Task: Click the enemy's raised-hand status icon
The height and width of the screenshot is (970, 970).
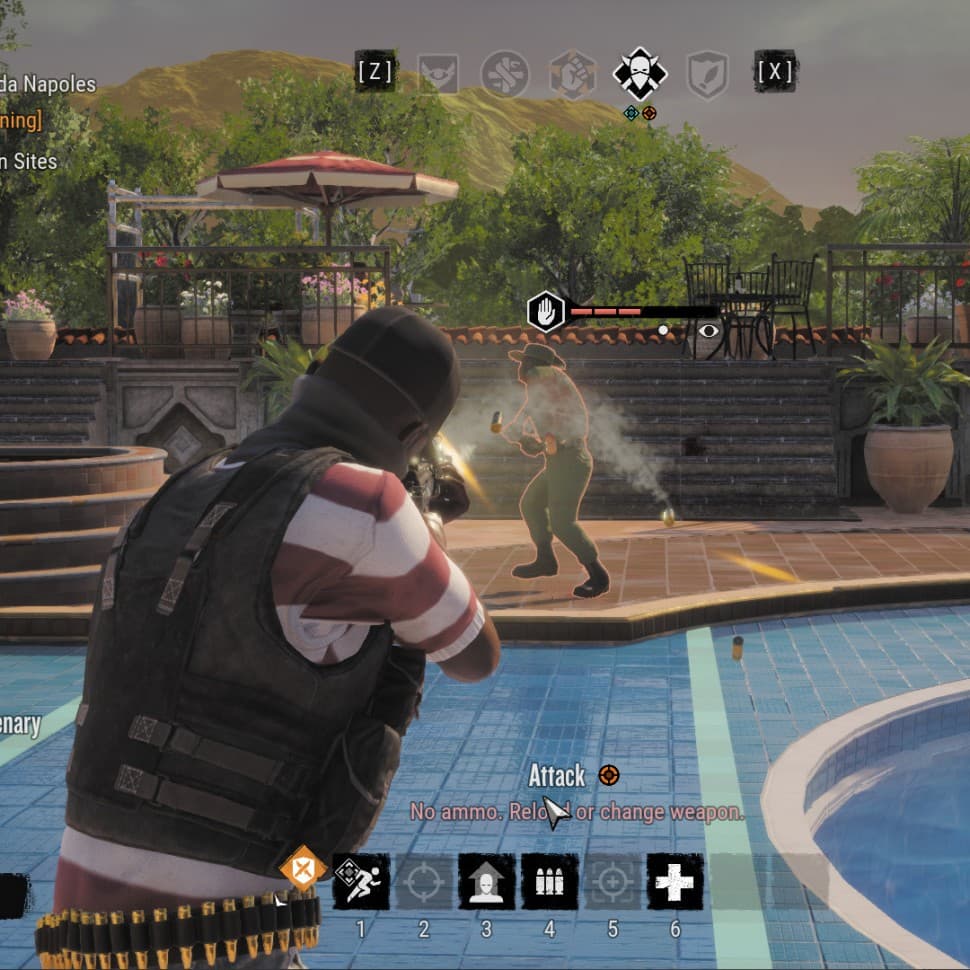Action: coord(546,312)
